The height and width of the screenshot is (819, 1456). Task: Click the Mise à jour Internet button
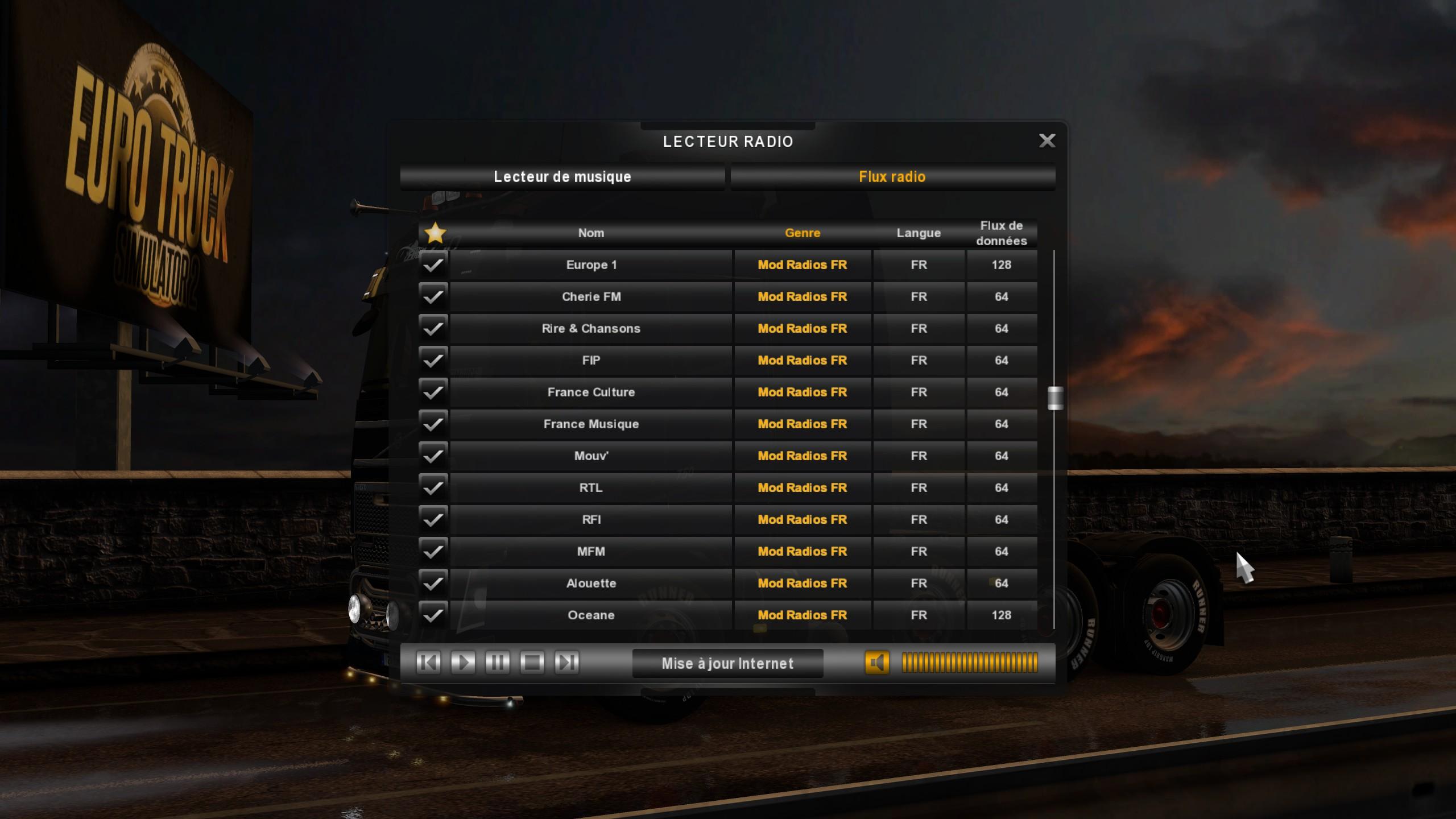coord(727,664)
